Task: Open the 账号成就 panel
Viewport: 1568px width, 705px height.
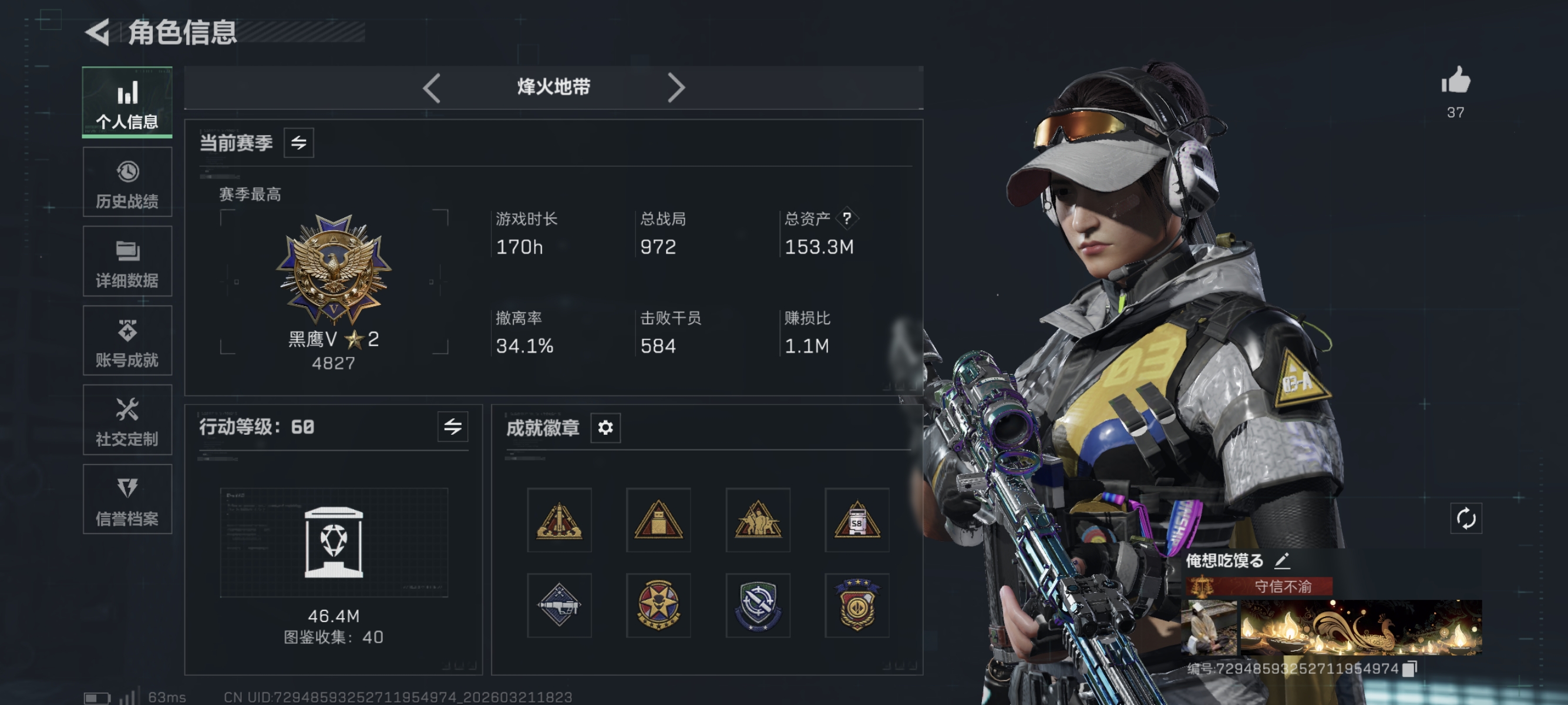Action: point(127,340)
